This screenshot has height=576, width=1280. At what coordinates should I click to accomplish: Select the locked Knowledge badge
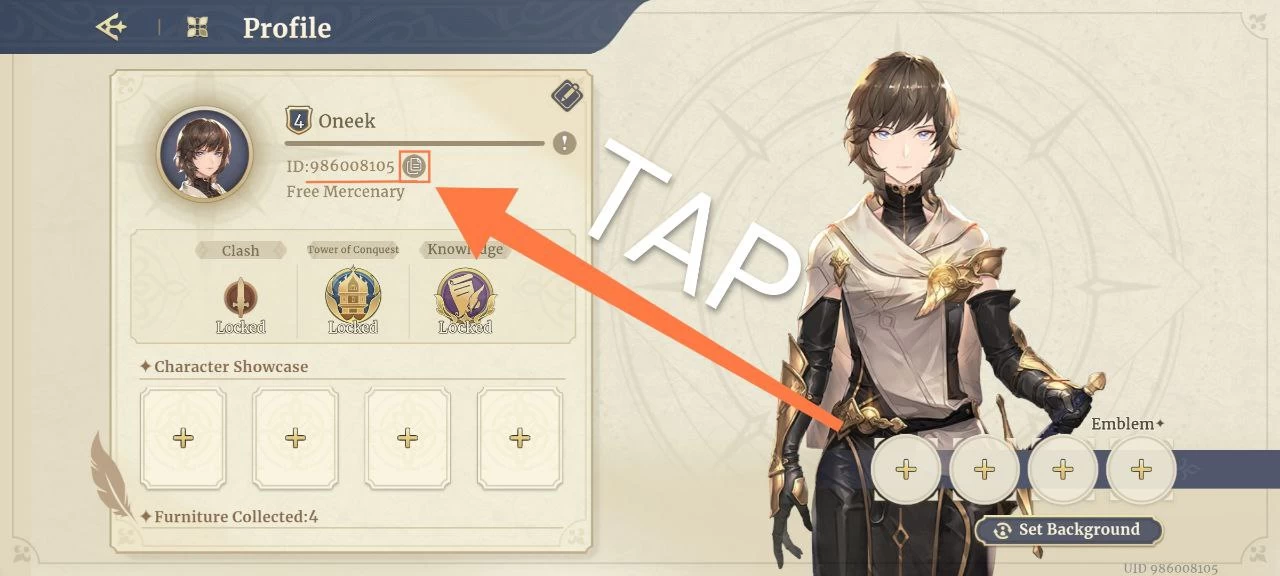[x=465, y=298]
